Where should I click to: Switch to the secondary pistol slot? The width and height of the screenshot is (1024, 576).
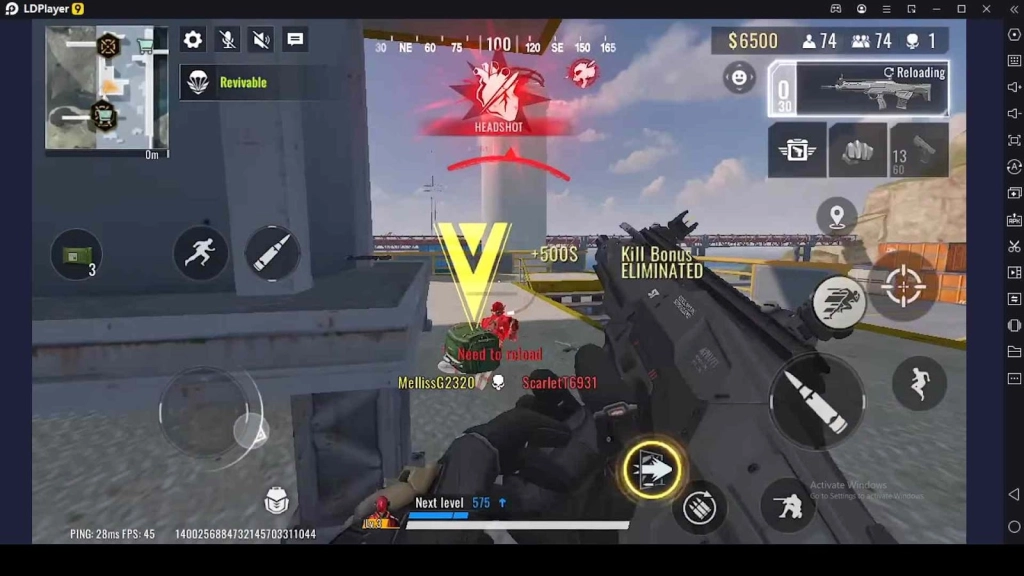tap(919, 150)
